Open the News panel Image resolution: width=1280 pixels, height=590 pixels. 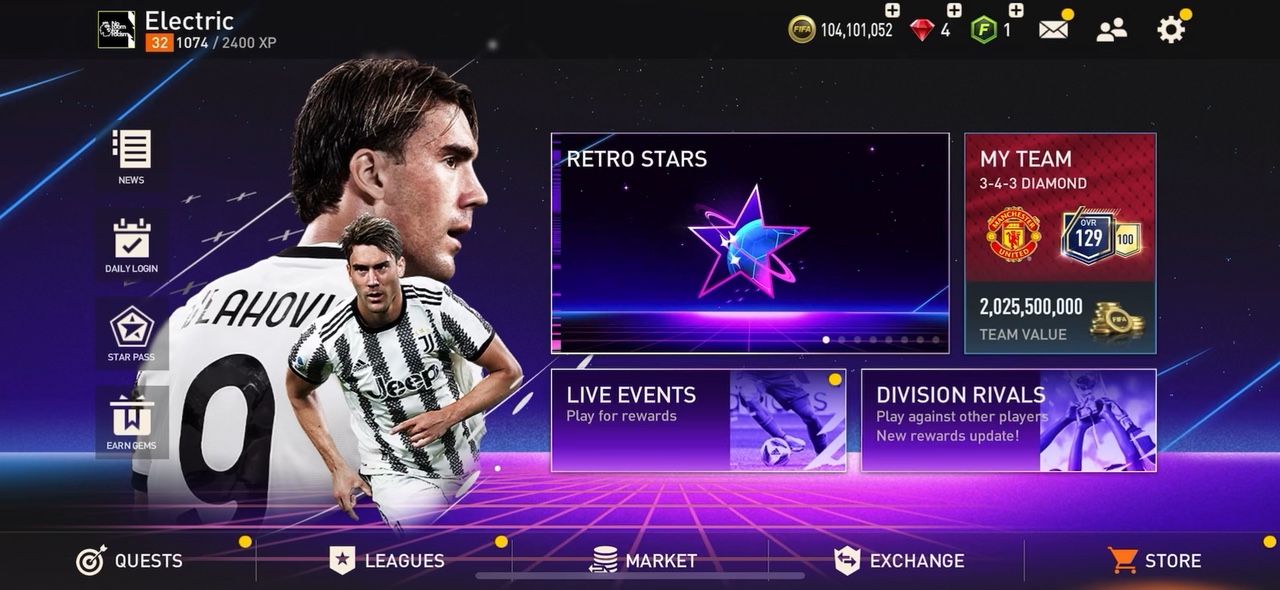coord(131,156)
